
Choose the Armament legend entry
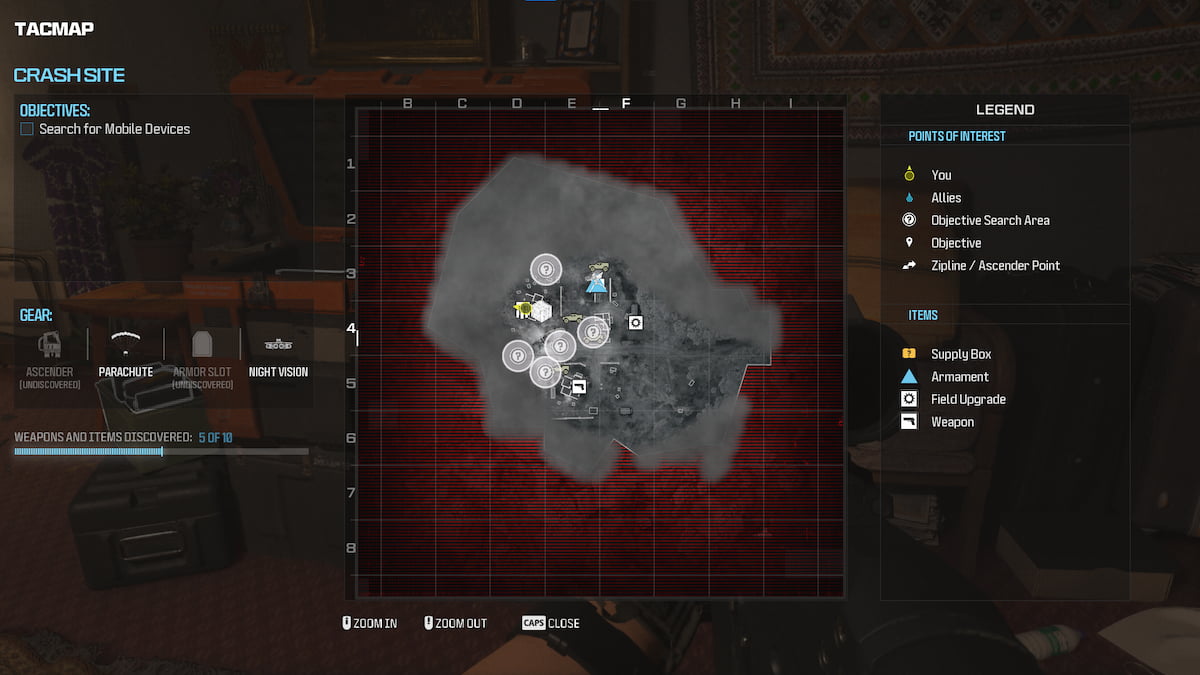pyautogui.click(x=959, y=377)
